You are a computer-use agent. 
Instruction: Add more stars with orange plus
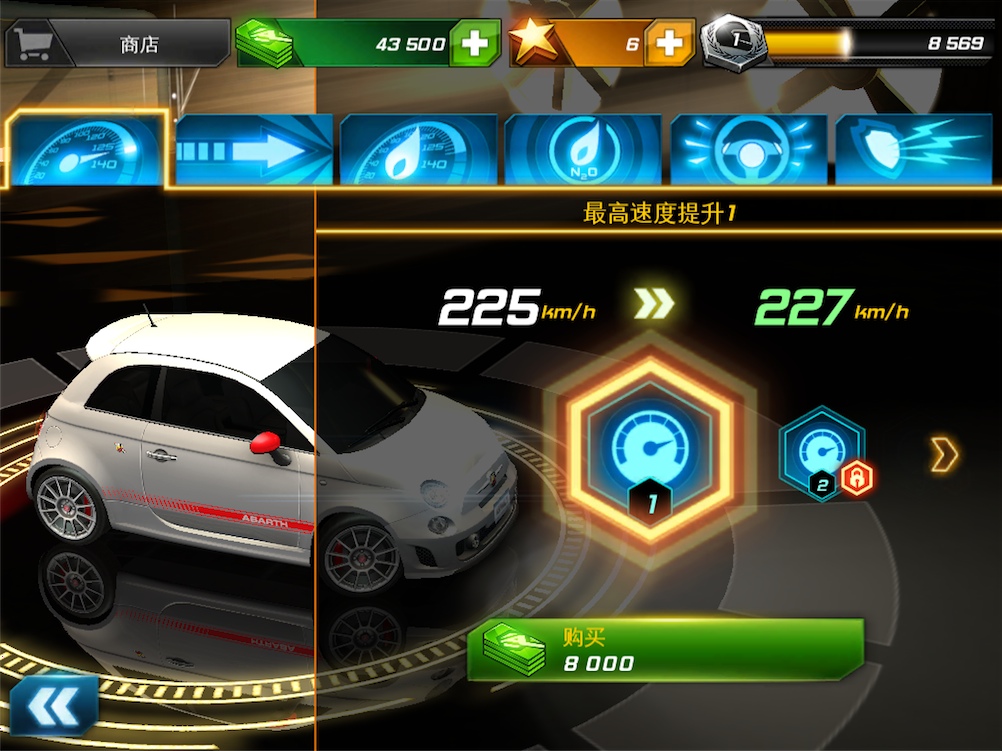[x=668, y=44]
